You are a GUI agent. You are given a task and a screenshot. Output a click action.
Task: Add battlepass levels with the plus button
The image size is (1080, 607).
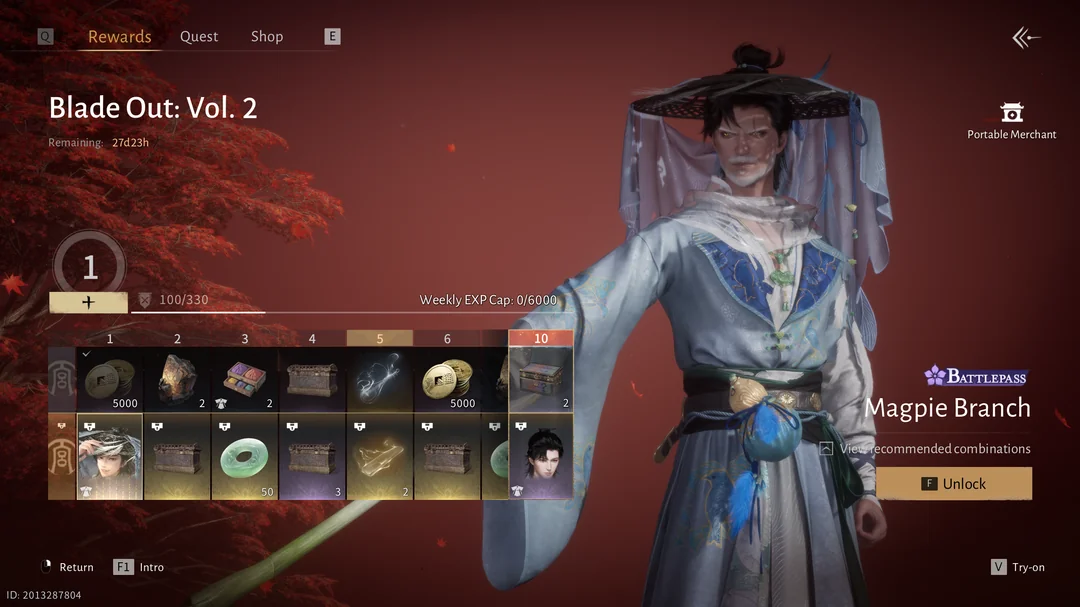pyautogui.click(x=88, y=302)
